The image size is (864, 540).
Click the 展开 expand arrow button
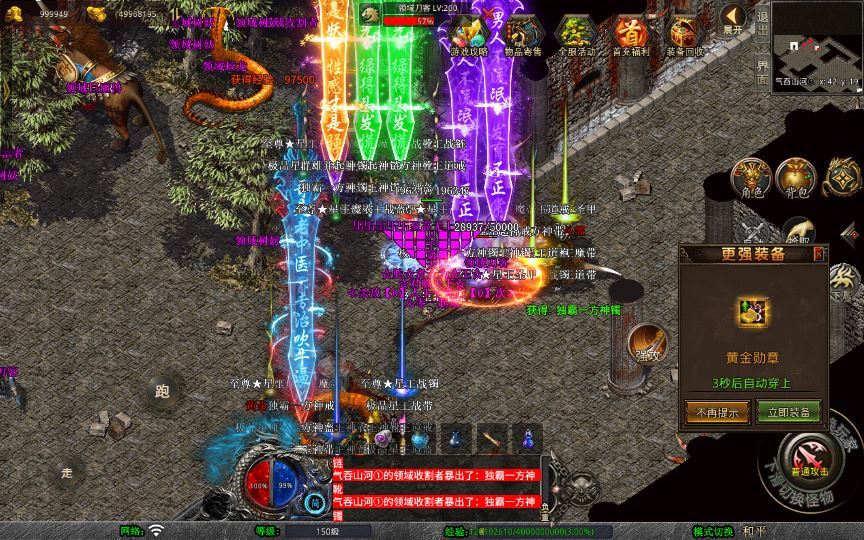click(733, 19)
